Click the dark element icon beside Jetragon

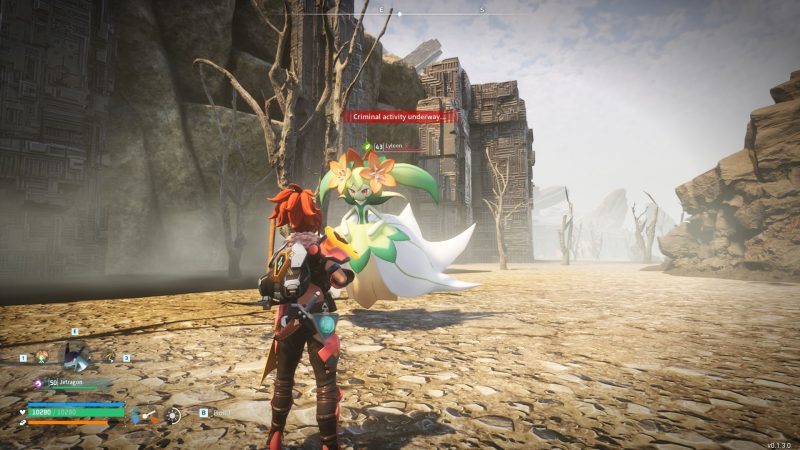pos(38,383)
